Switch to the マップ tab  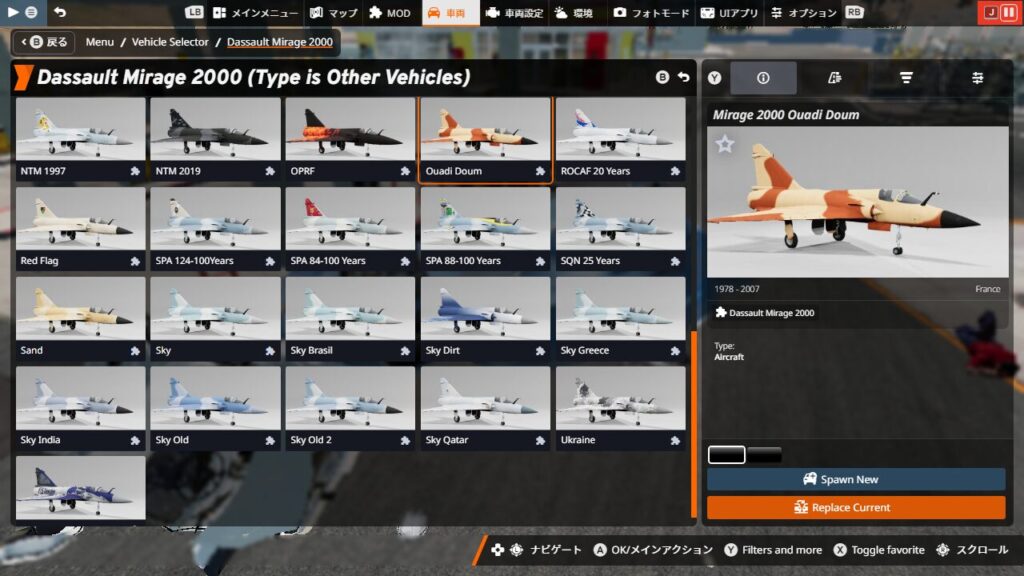(333, 13)
